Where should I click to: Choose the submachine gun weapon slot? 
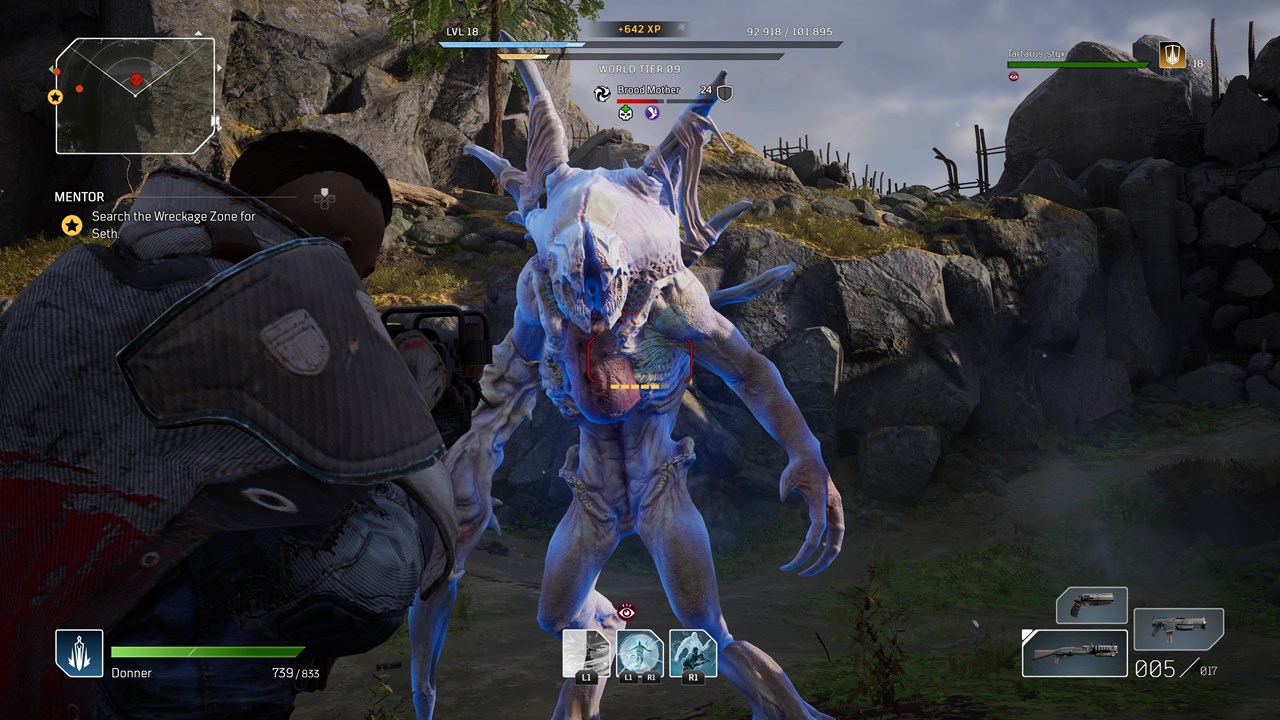(1178, 629)
